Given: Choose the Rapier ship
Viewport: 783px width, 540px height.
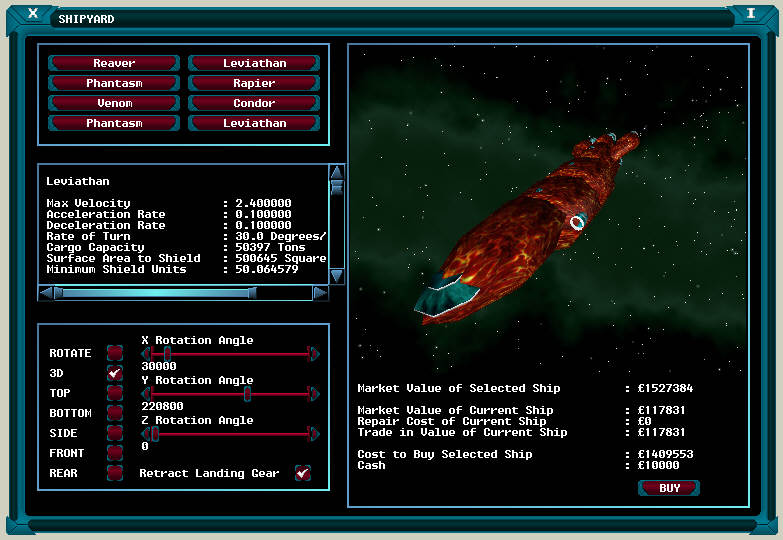Looking at the screenshot, I should pyautogui.click(x=254, y=83).
